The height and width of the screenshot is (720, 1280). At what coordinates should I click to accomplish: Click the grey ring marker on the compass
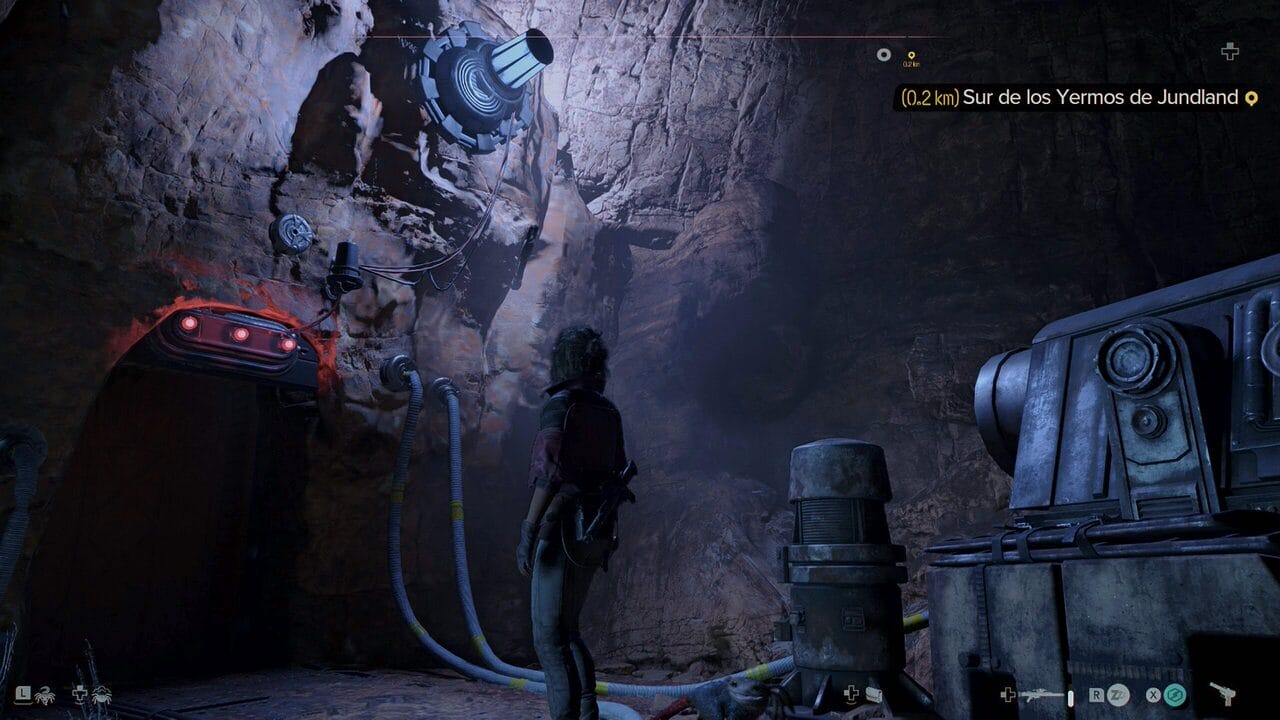pos(883,55)
